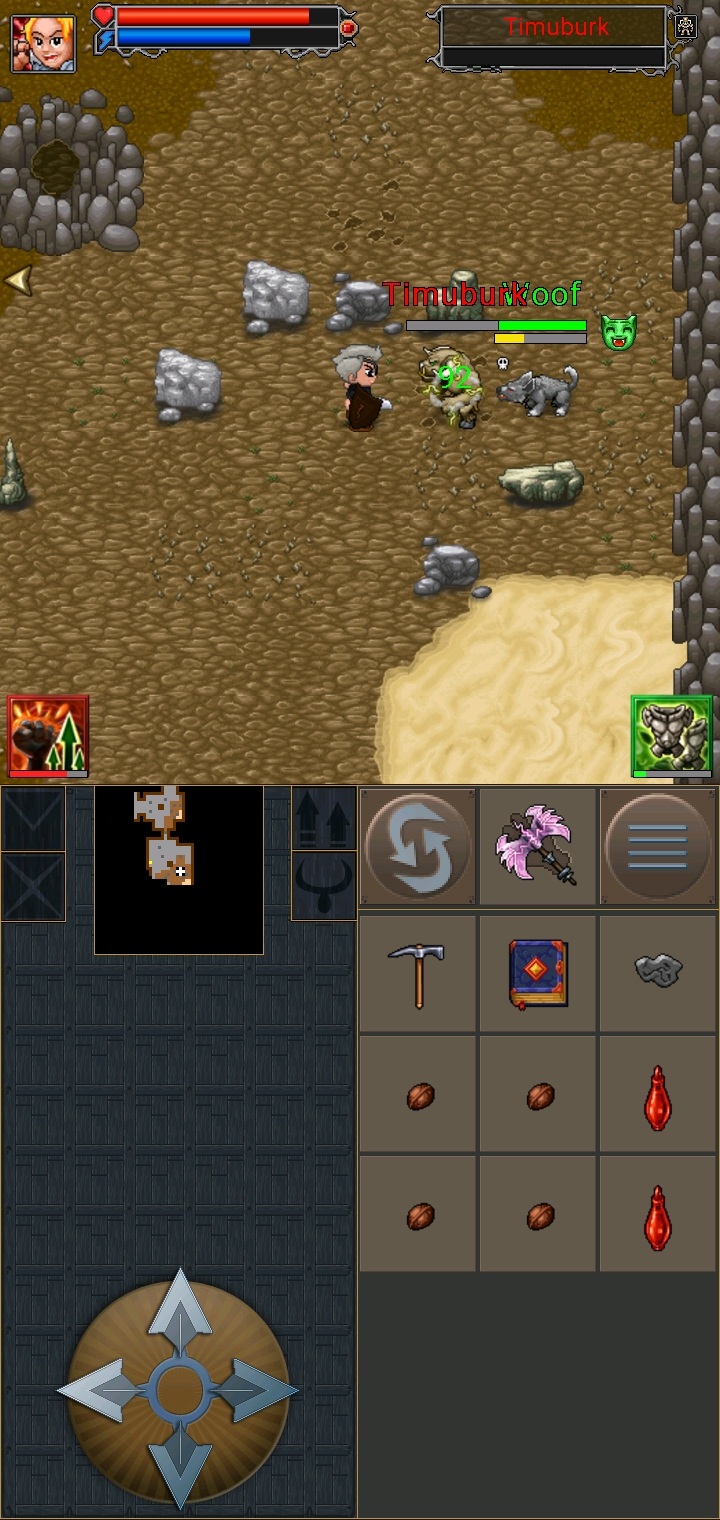
Task: Open the bull horns button
Action: [x=324, y=886]
